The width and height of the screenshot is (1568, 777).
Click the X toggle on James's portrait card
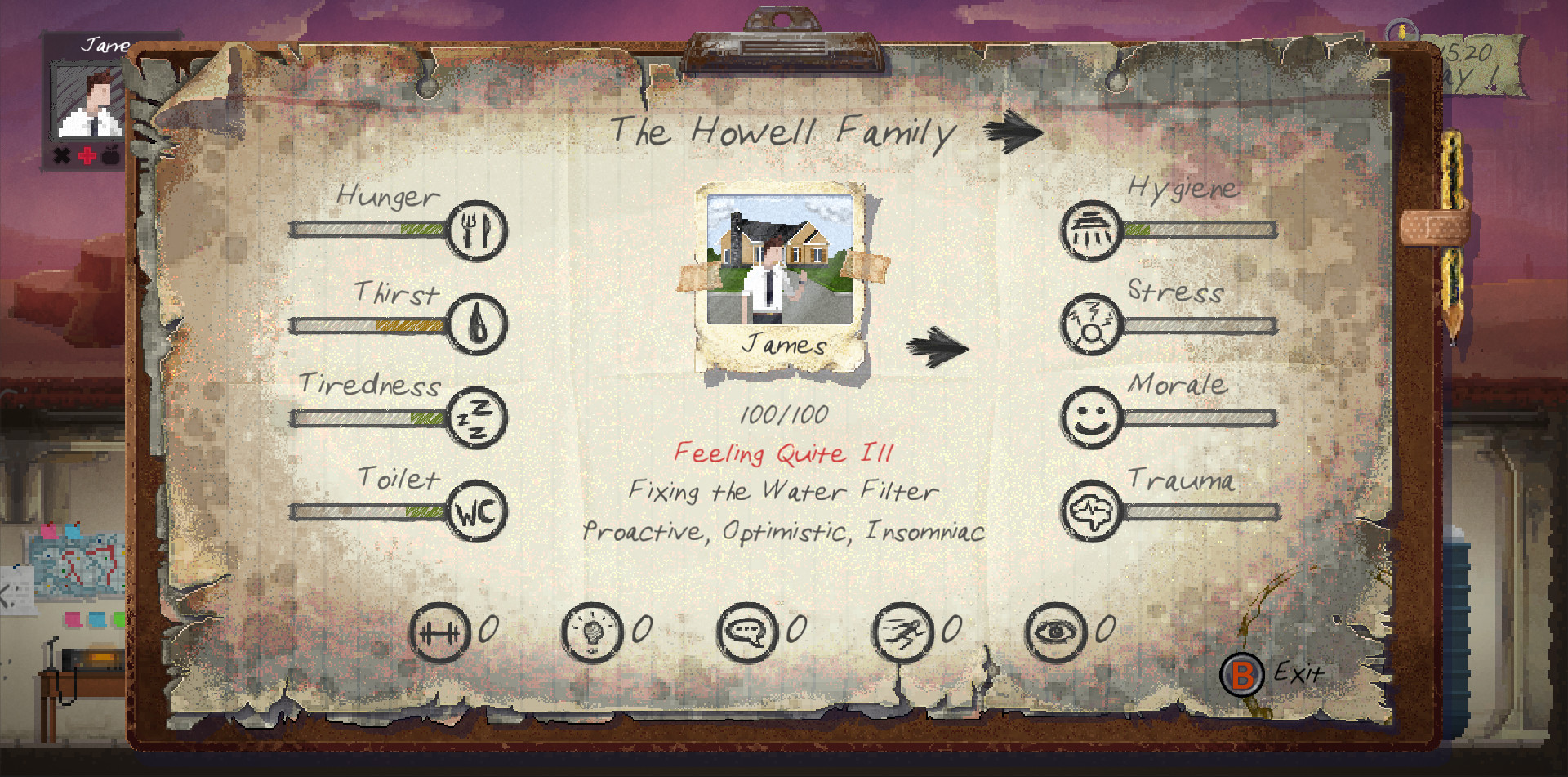[60, 155]
